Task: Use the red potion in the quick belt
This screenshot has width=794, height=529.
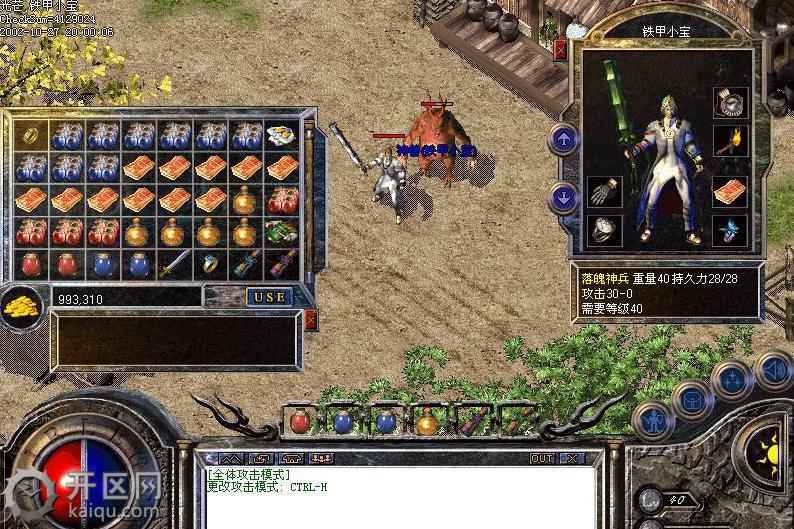Action: point(300,421)
